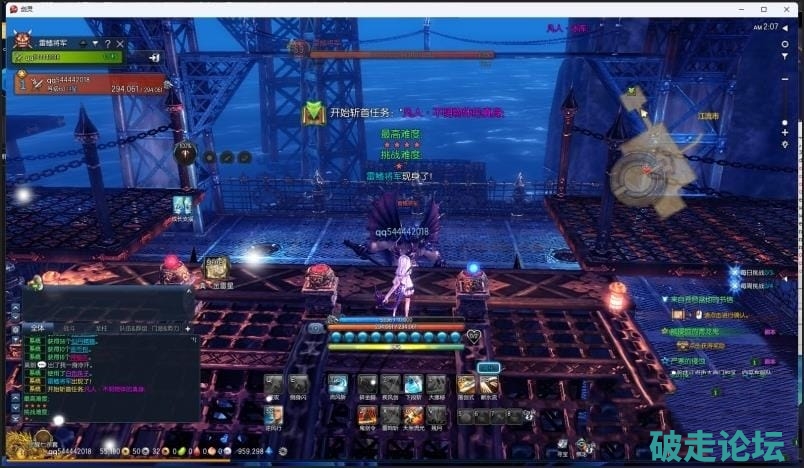Activate the 飞段斩 skill icon
The width and height of the screenshot is (804, 468).
(413, 383)
